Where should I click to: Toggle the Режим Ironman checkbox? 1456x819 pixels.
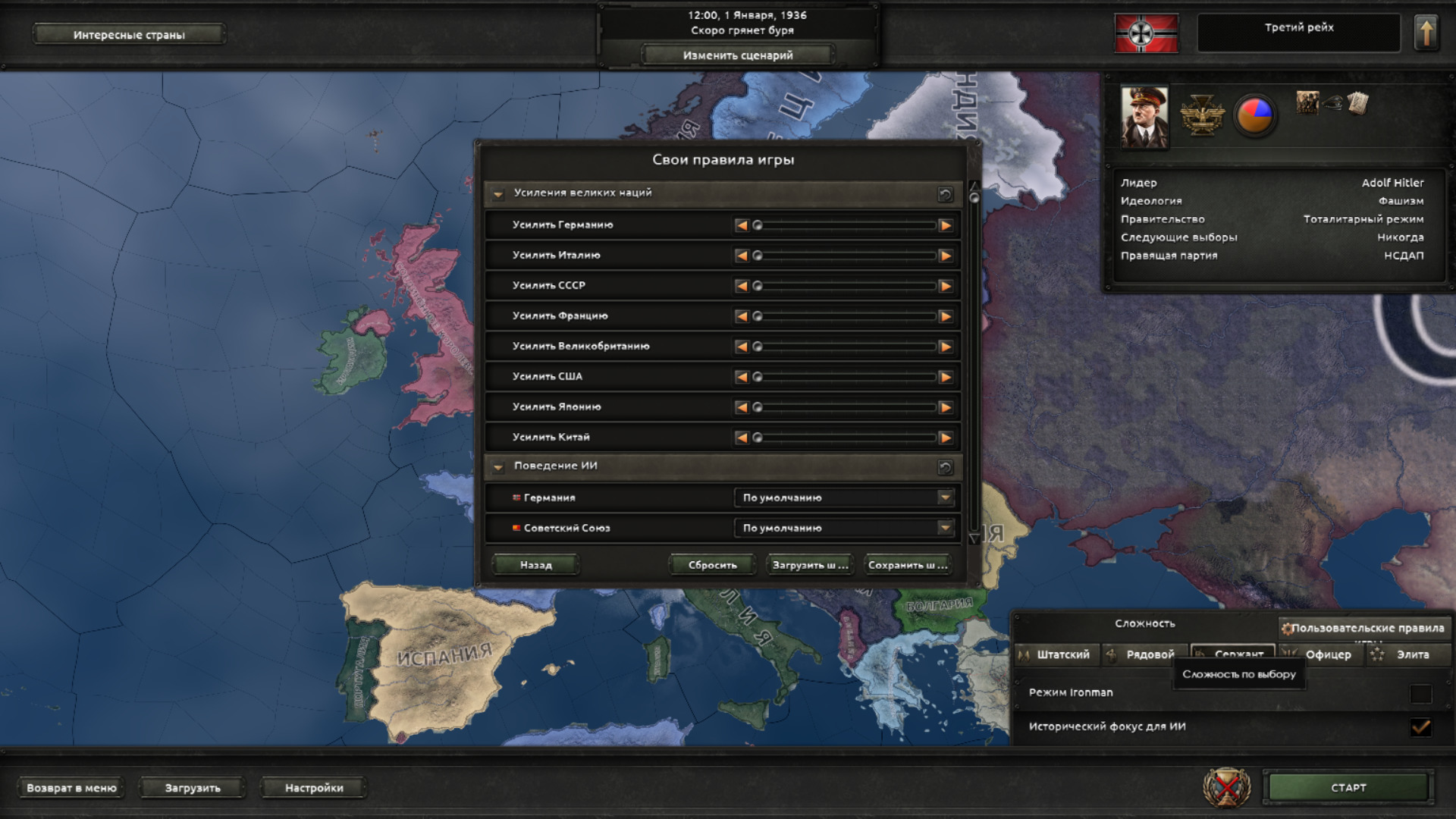pyautogui.click(x=1420, y=693)
